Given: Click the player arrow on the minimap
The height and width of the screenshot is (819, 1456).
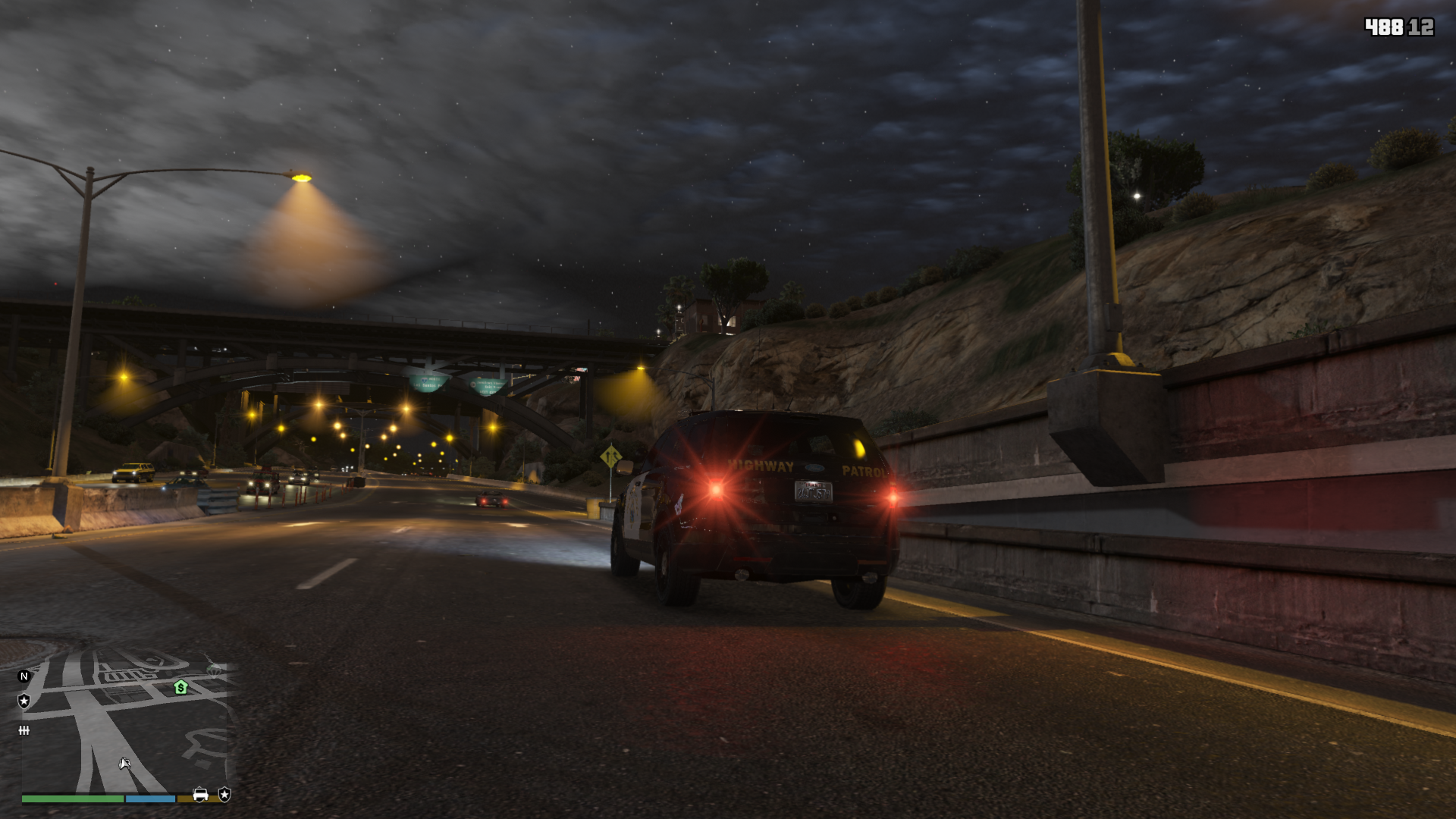Looking at the screenshot, I should [124, 763].
